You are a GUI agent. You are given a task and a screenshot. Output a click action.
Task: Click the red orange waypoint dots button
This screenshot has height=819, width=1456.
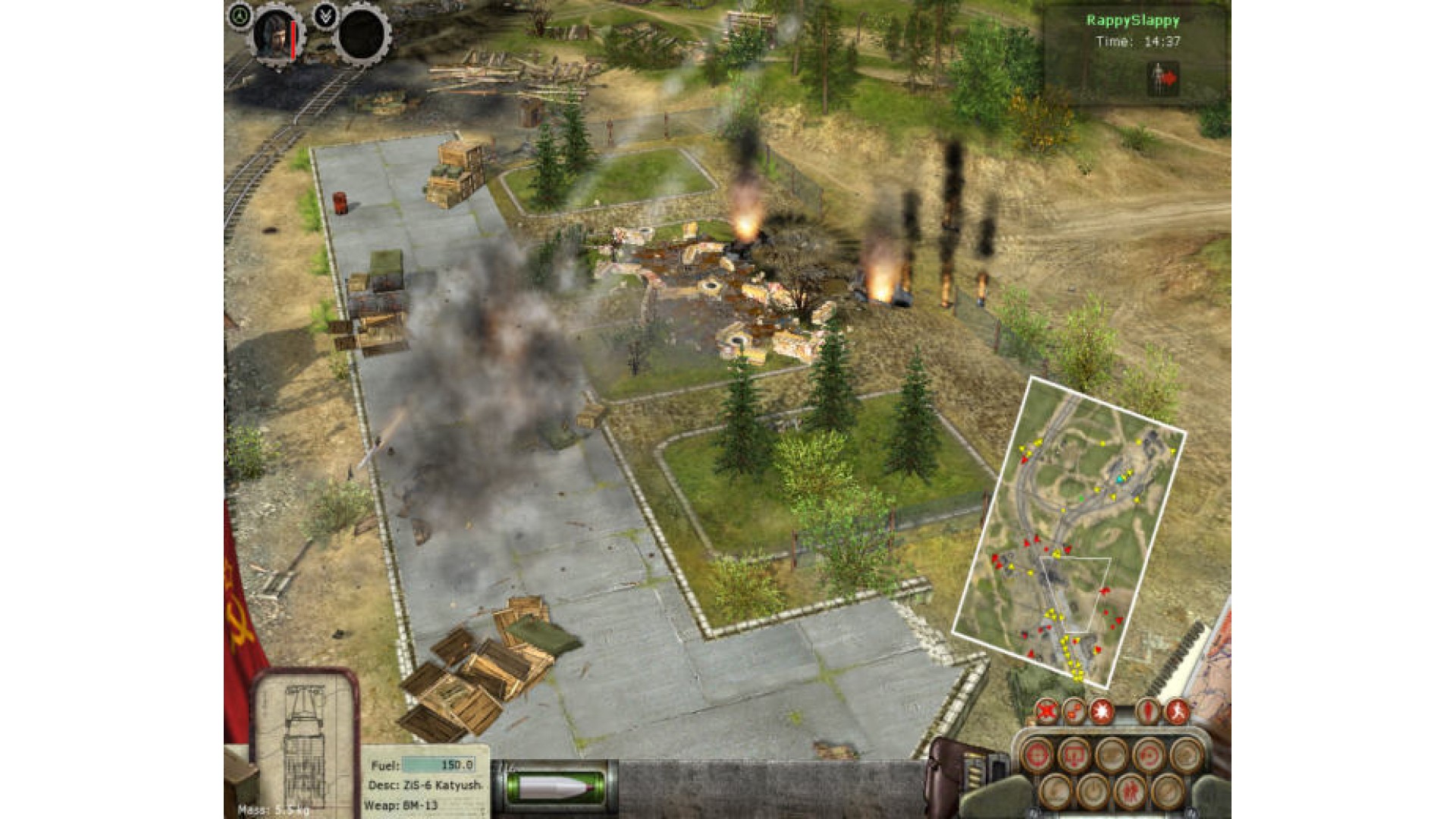pos(1075,711)
